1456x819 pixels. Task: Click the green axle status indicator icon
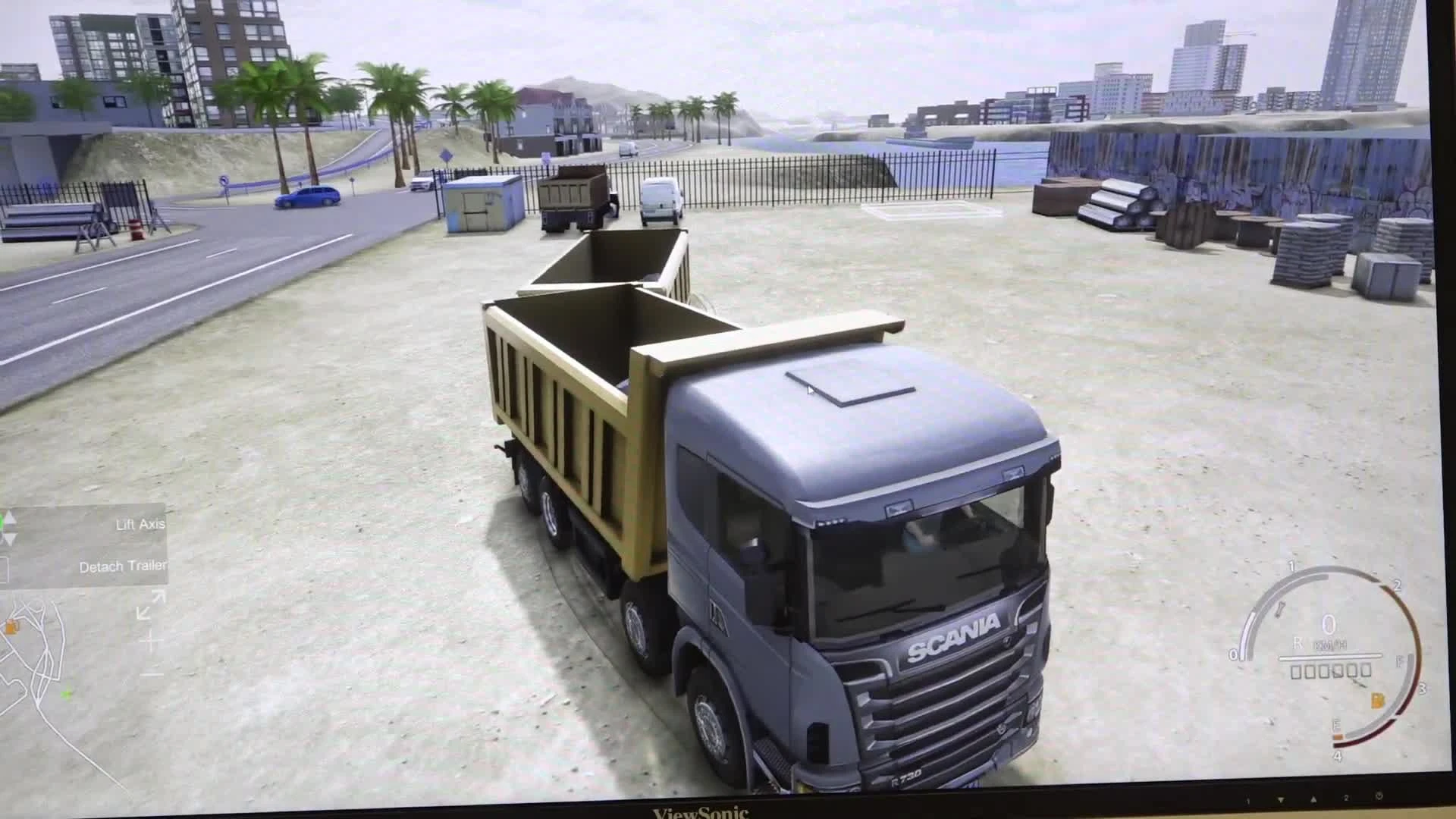[x=2, y=519]
